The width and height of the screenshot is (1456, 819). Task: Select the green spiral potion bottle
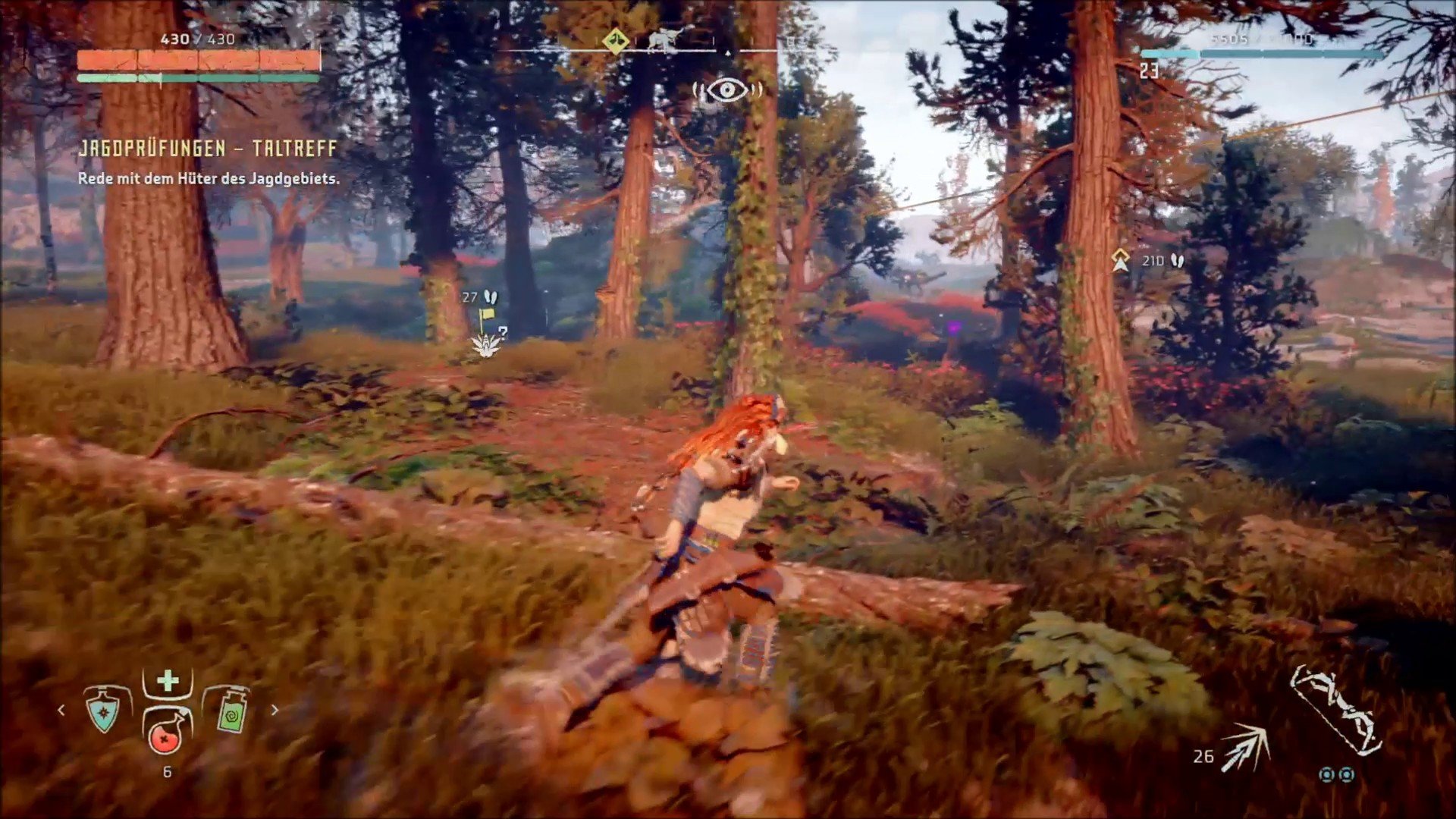tap(231, 711)
